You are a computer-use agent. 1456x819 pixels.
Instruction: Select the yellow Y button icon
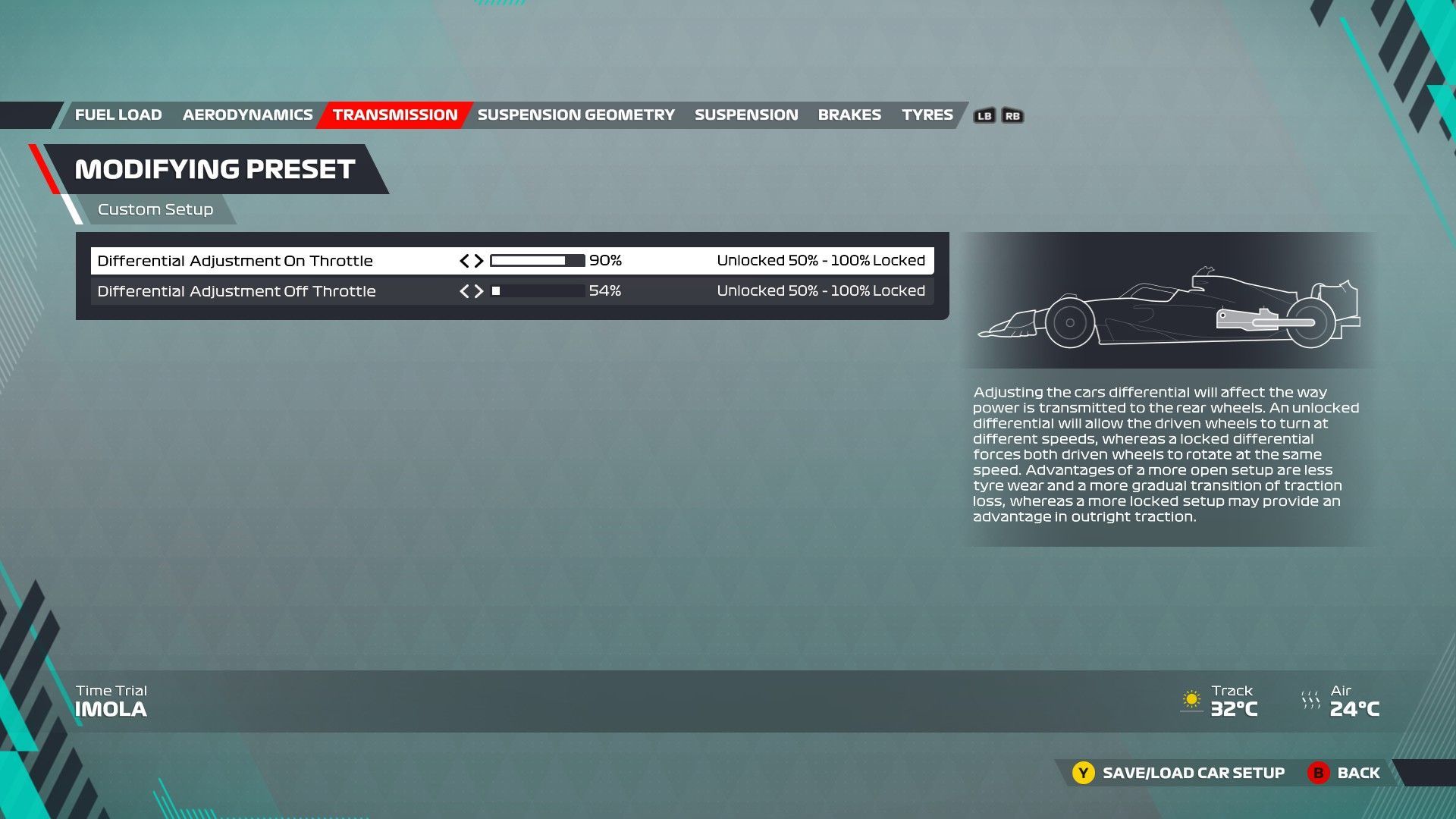[1083, 773]
